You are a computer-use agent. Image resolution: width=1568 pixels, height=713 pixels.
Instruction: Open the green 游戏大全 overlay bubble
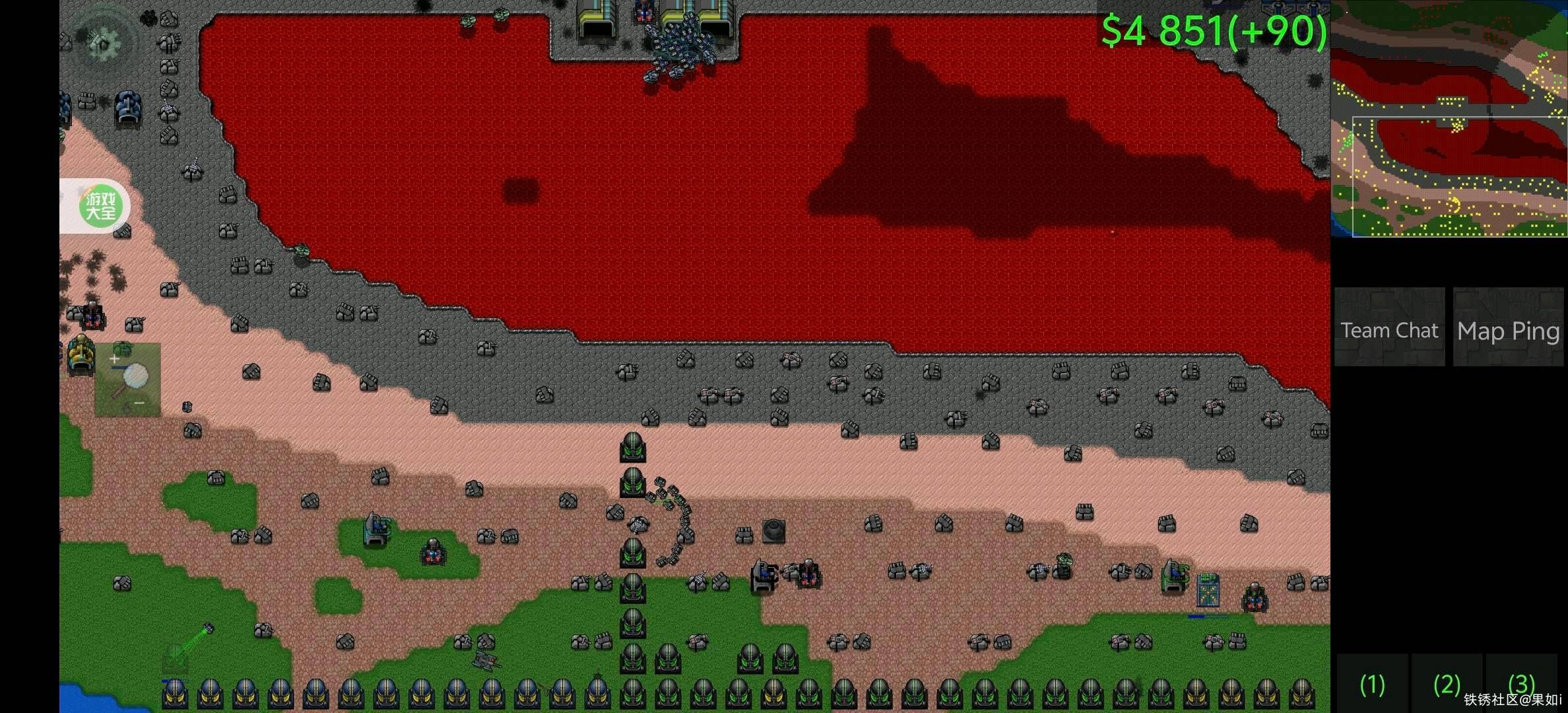(x=100, y=207)
